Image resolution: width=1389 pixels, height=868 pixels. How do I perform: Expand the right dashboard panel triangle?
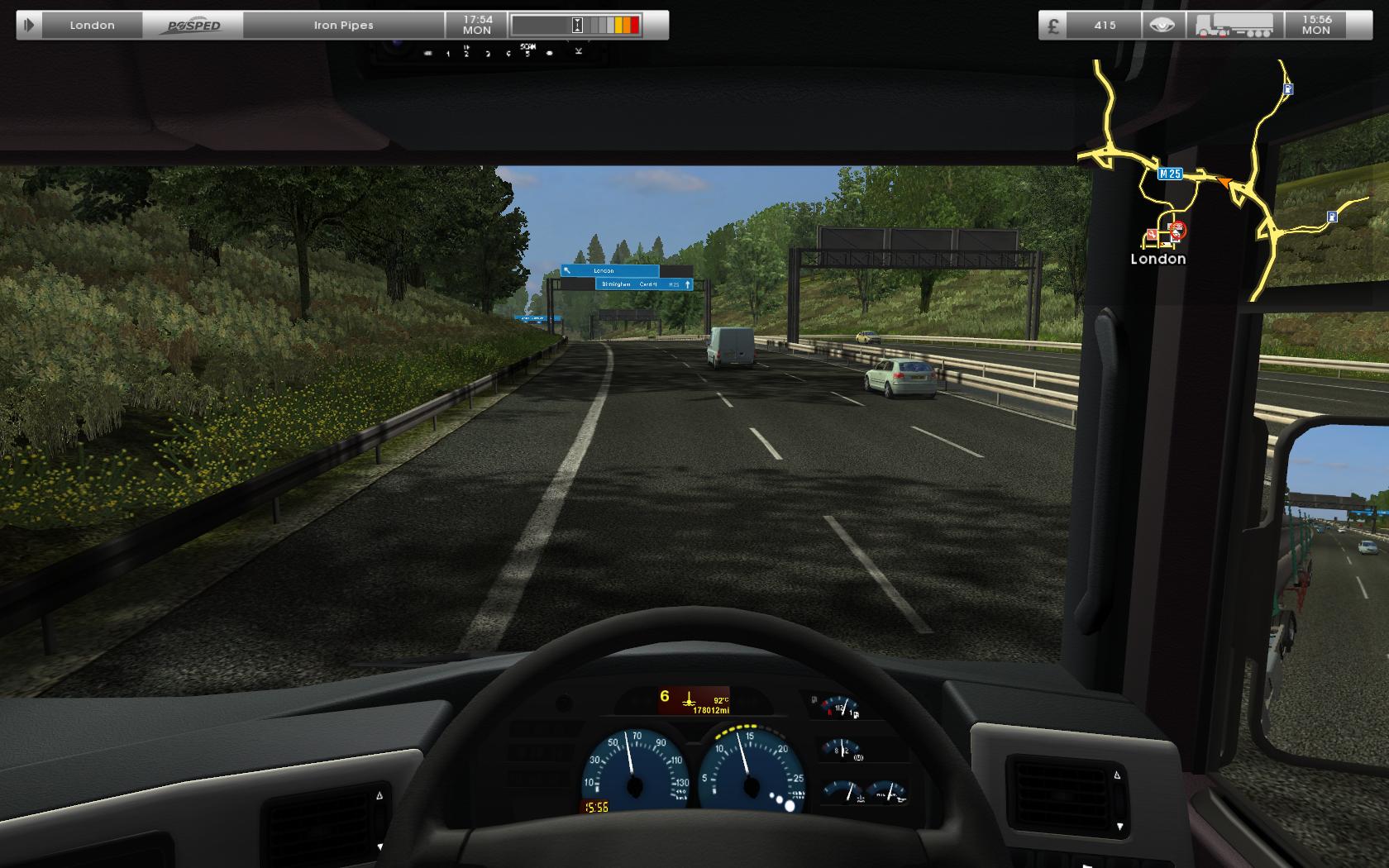(1118, 775)
